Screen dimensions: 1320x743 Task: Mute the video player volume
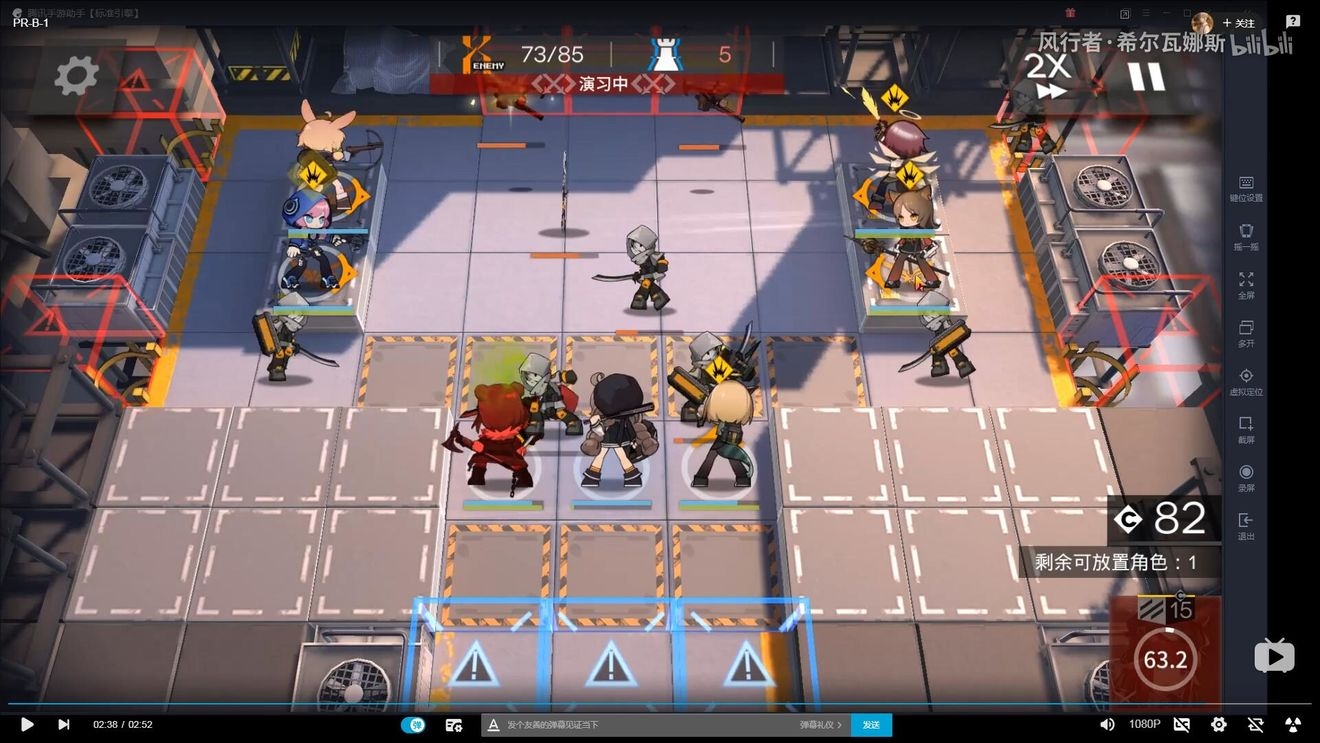pos(1107,724)
